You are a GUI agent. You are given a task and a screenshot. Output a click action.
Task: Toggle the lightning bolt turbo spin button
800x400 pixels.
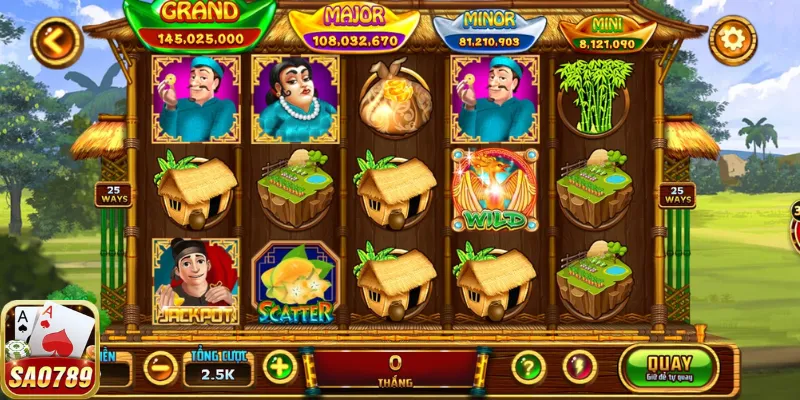580,367
